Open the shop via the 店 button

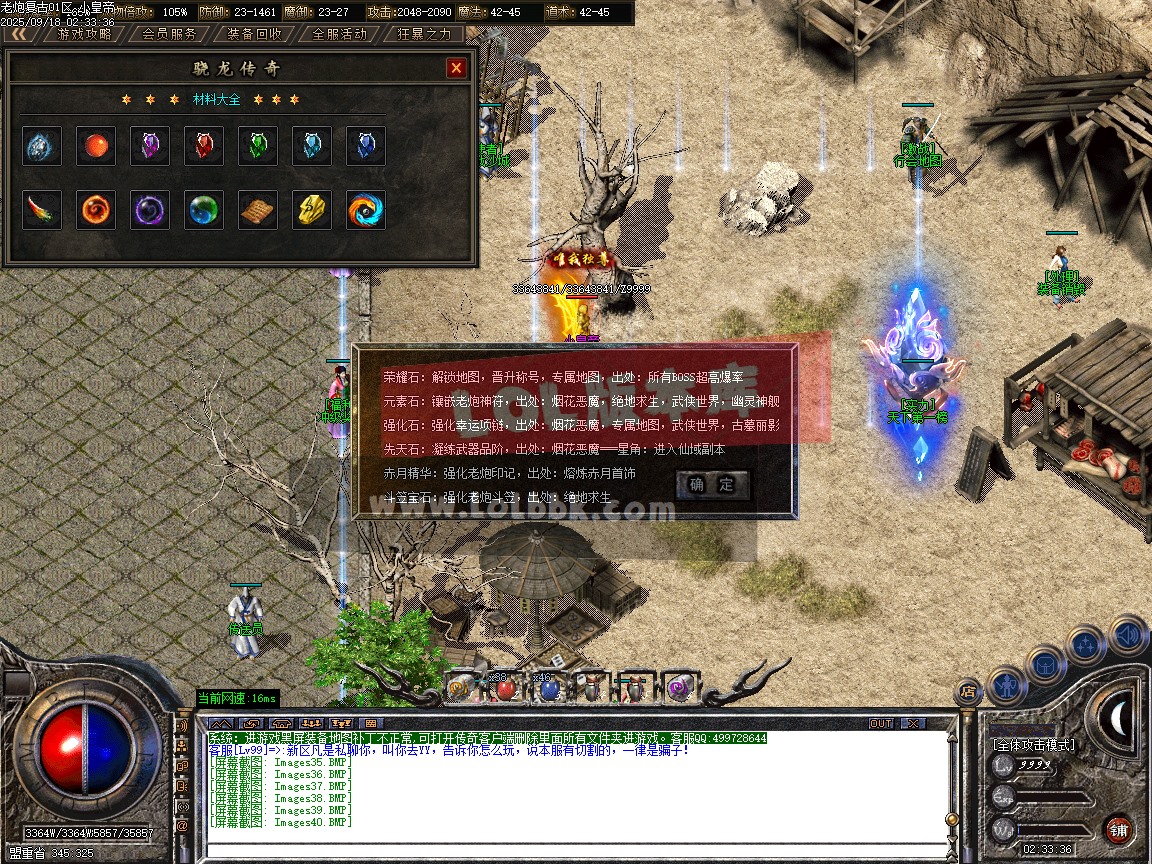pos(967,690)
